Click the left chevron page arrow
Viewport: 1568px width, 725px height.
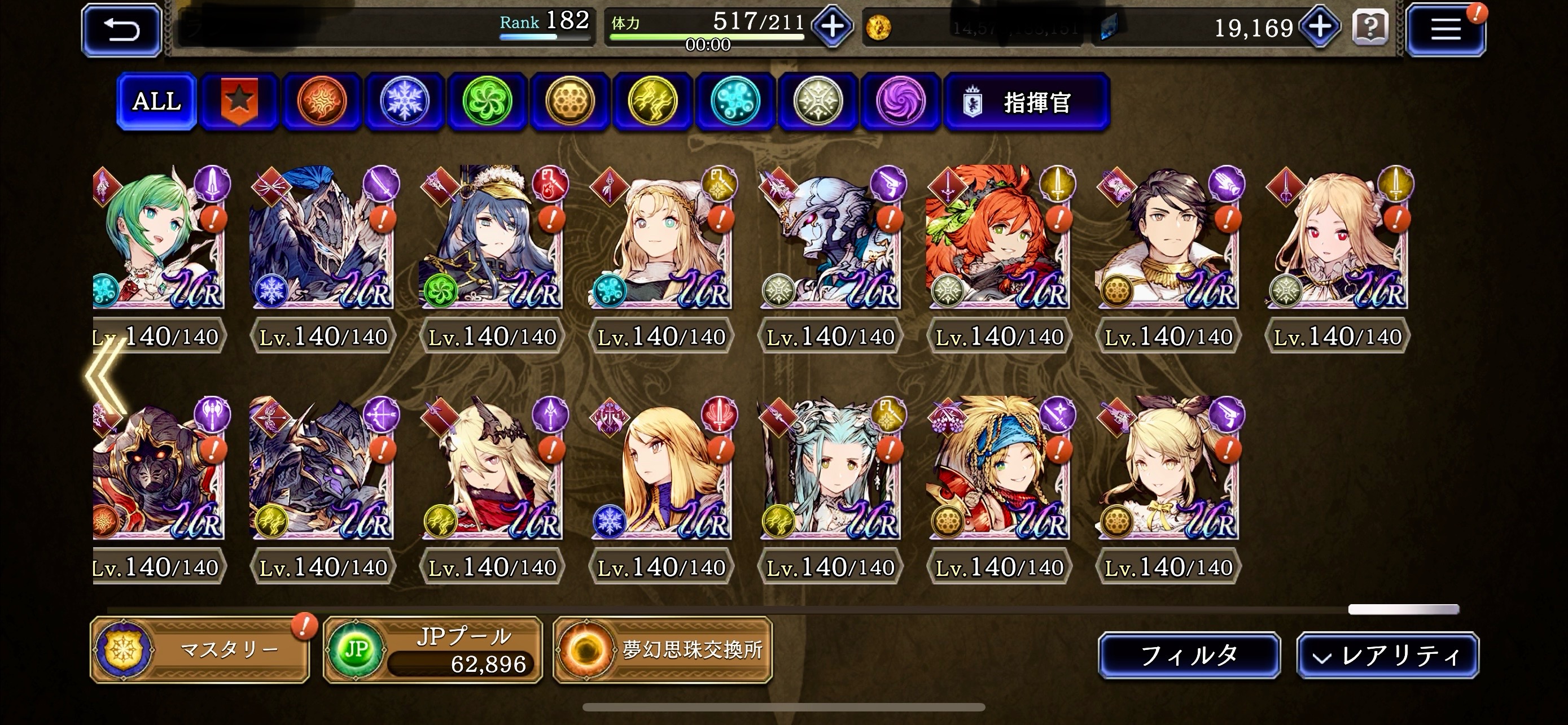(104, 377)
